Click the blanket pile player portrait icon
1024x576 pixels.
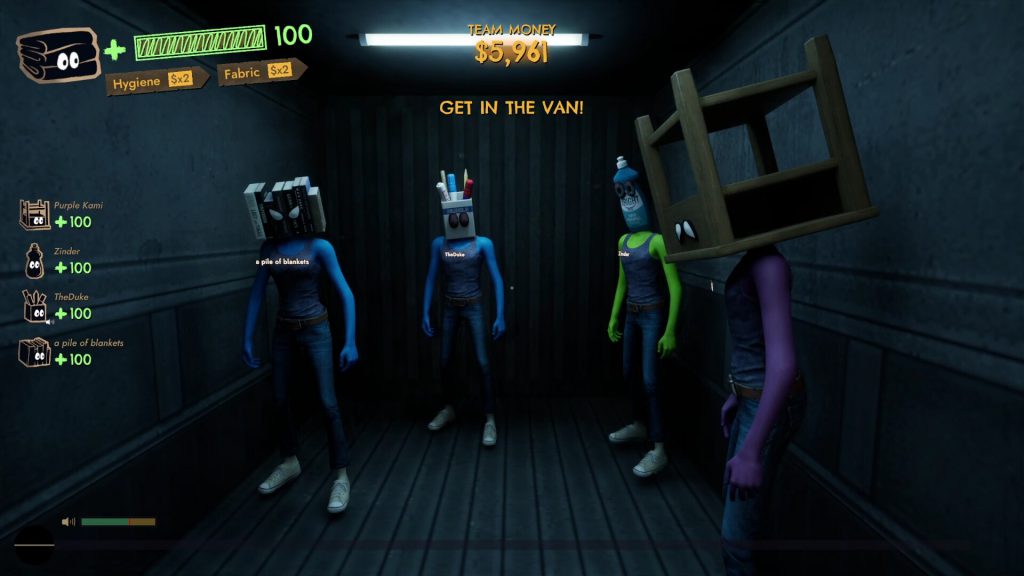click(x=58, y=54)
